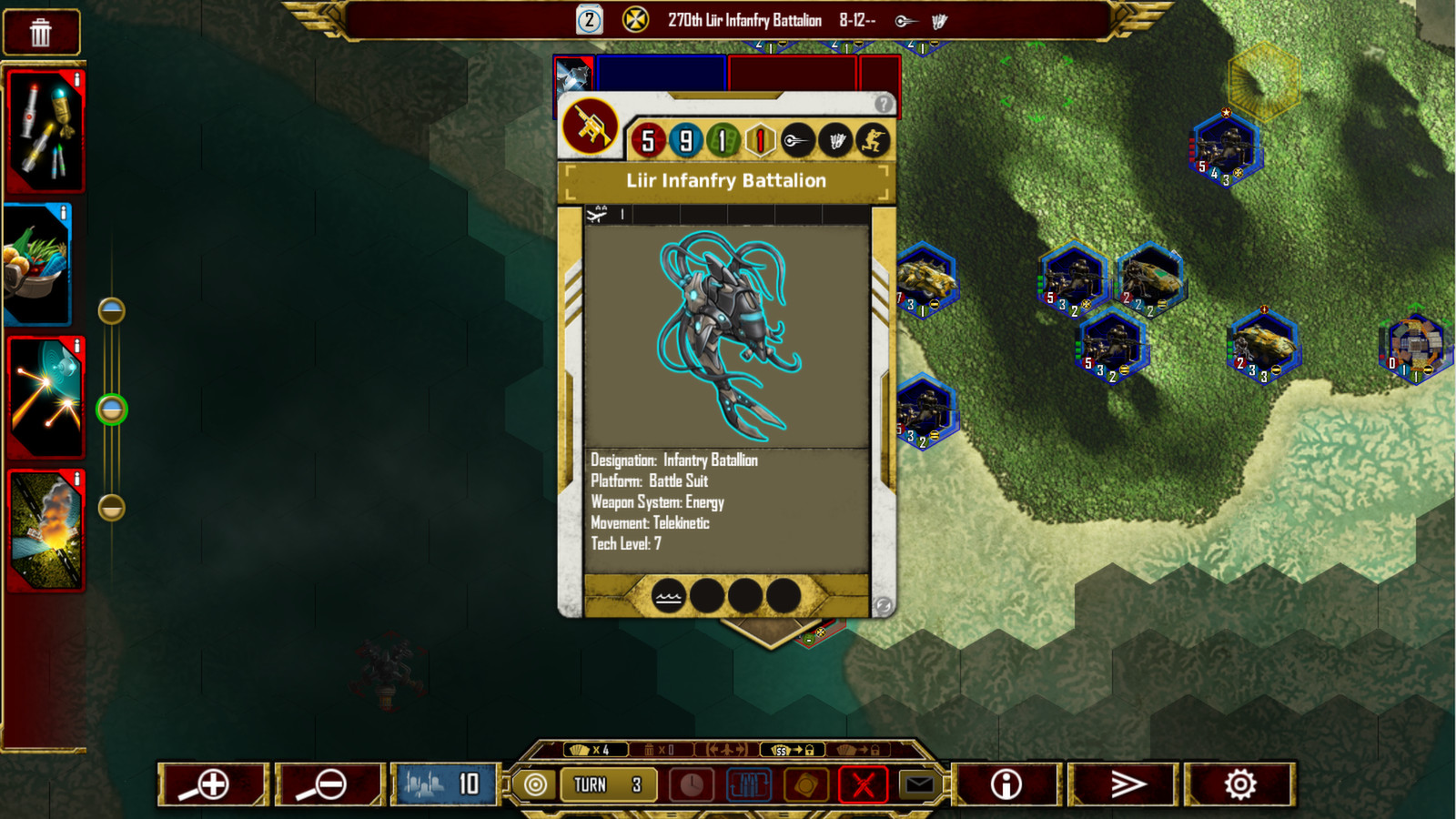Image resolution: width=1456 pixels, height=819 pixels.
Task: Click the clock timer icon in the bottom bar
Action: click(x=692, y=784)
